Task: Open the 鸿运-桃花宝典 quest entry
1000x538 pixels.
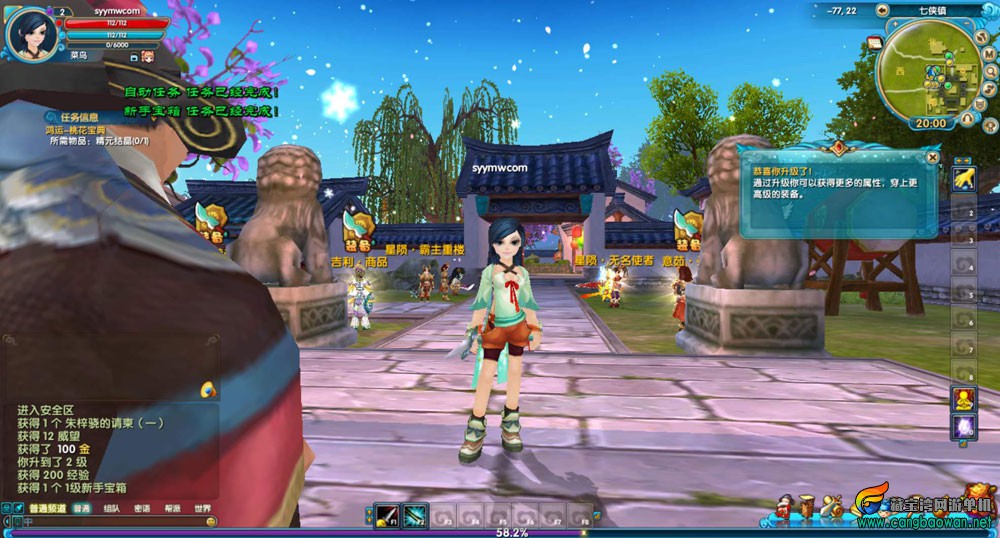Action: pyautogui.click(x=77, y=130)
